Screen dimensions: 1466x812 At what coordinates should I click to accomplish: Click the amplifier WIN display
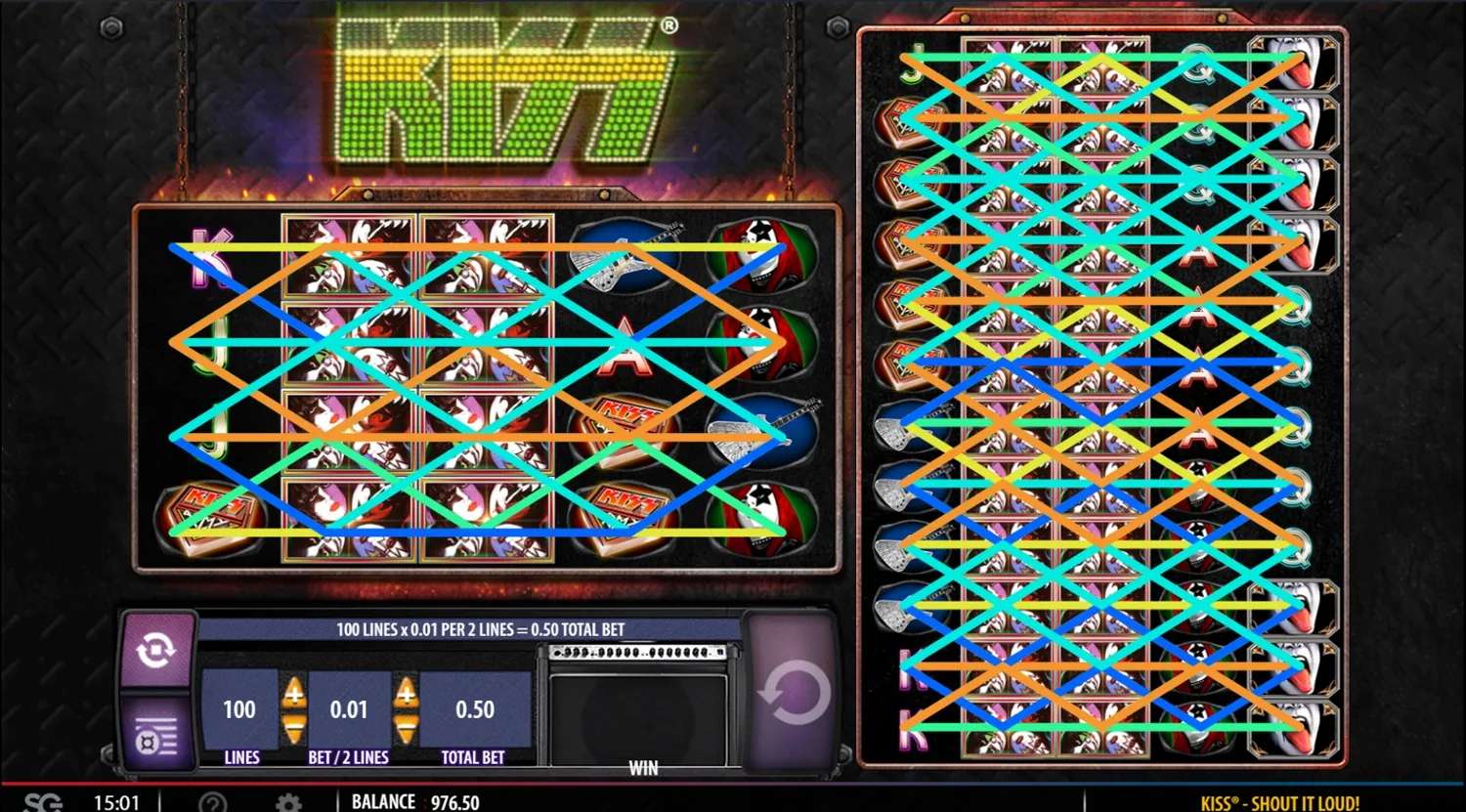(642, 704)
